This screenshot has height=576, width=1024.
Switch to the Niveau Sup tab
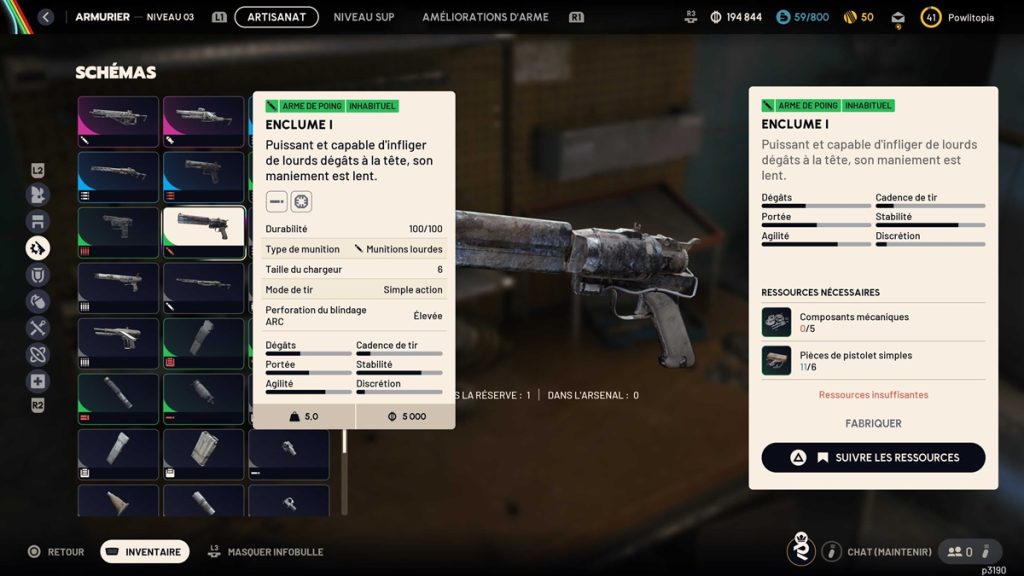coord(364,17)
